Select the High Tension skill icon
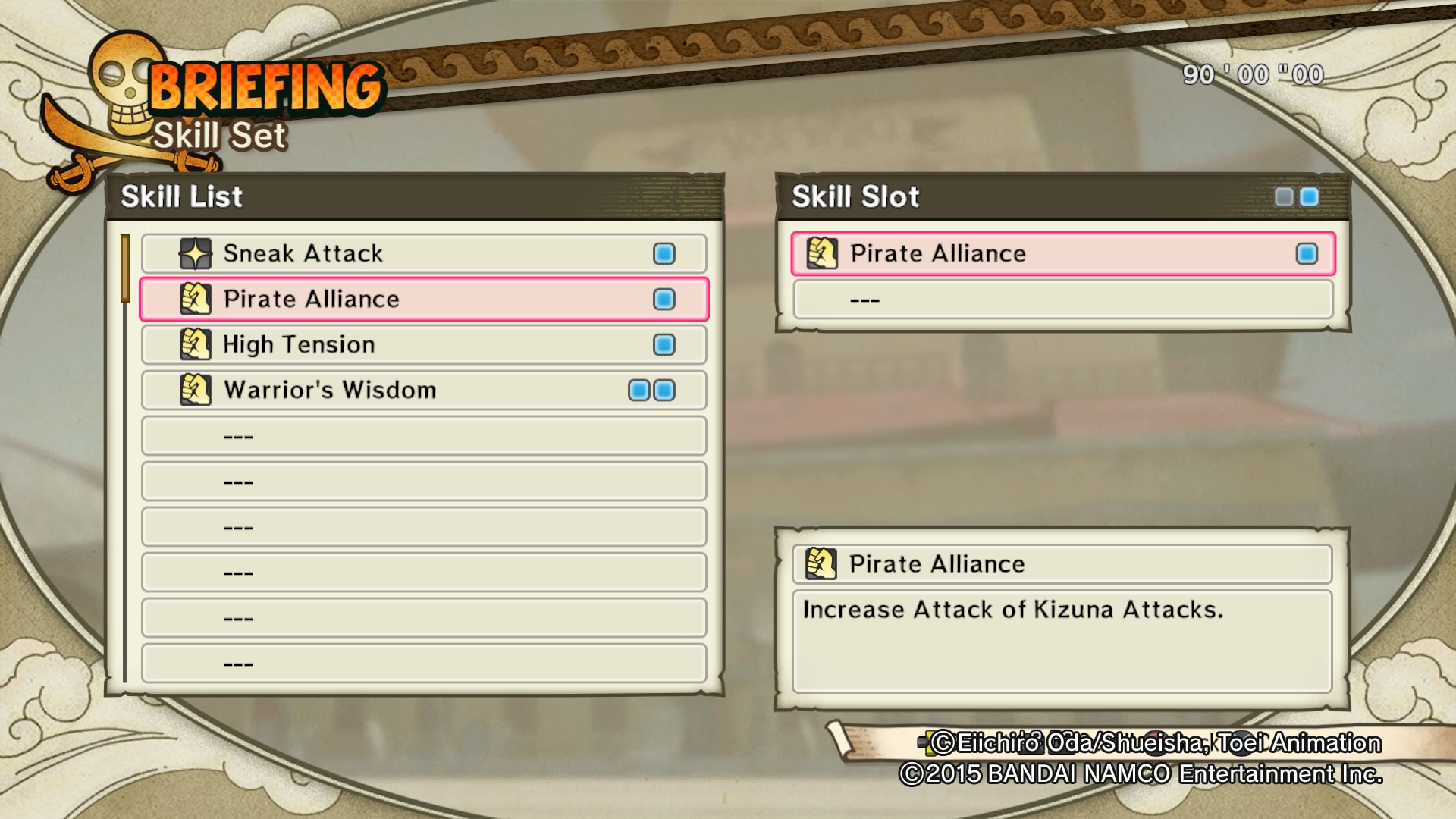Viewport: 1456px width, 819px height. (197, 344)
